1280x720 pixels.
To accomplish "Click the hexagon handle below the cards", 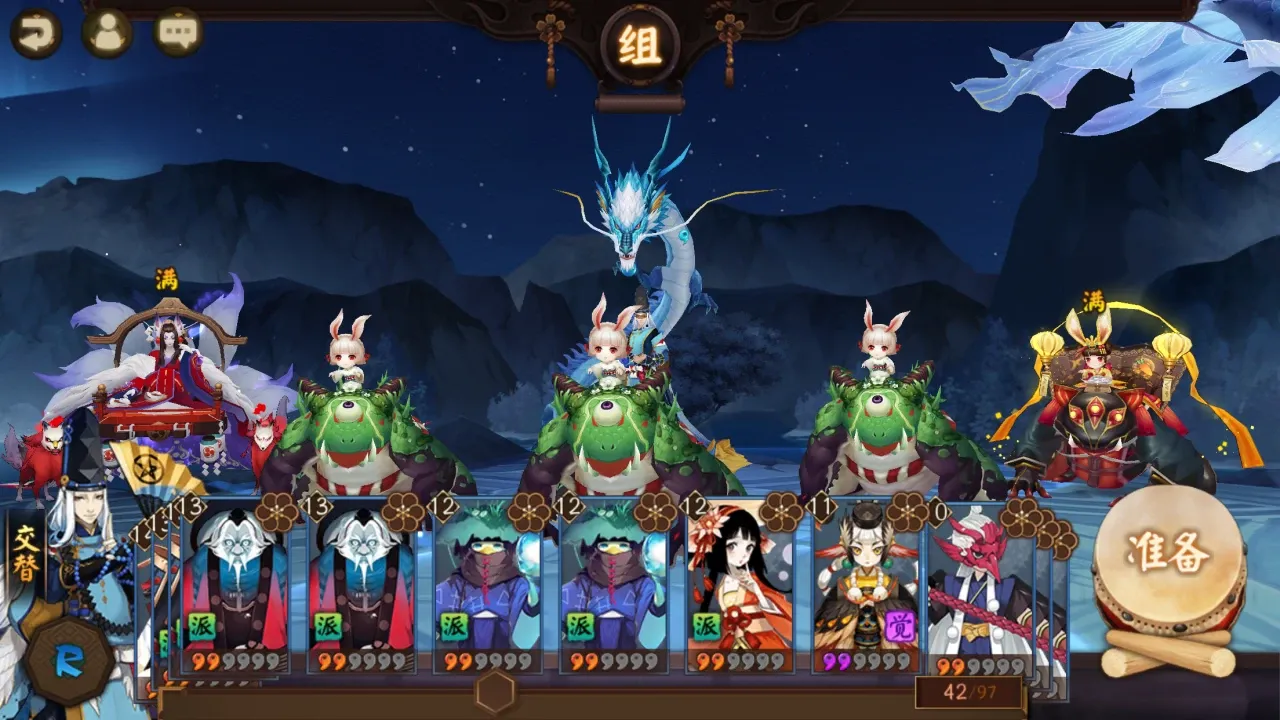I will coord(496,691).
